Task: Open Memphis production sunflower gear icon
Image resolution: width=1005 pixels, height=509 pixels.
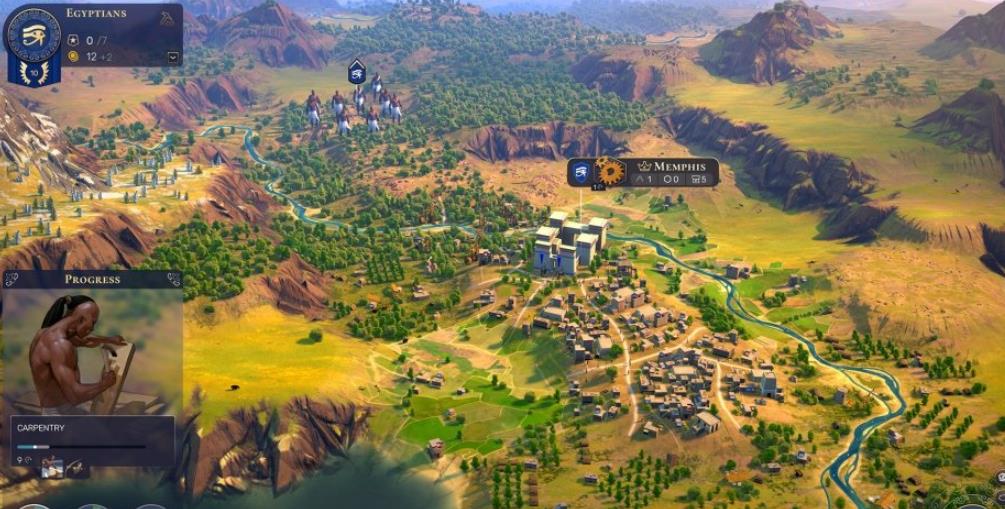Action: 609,172
